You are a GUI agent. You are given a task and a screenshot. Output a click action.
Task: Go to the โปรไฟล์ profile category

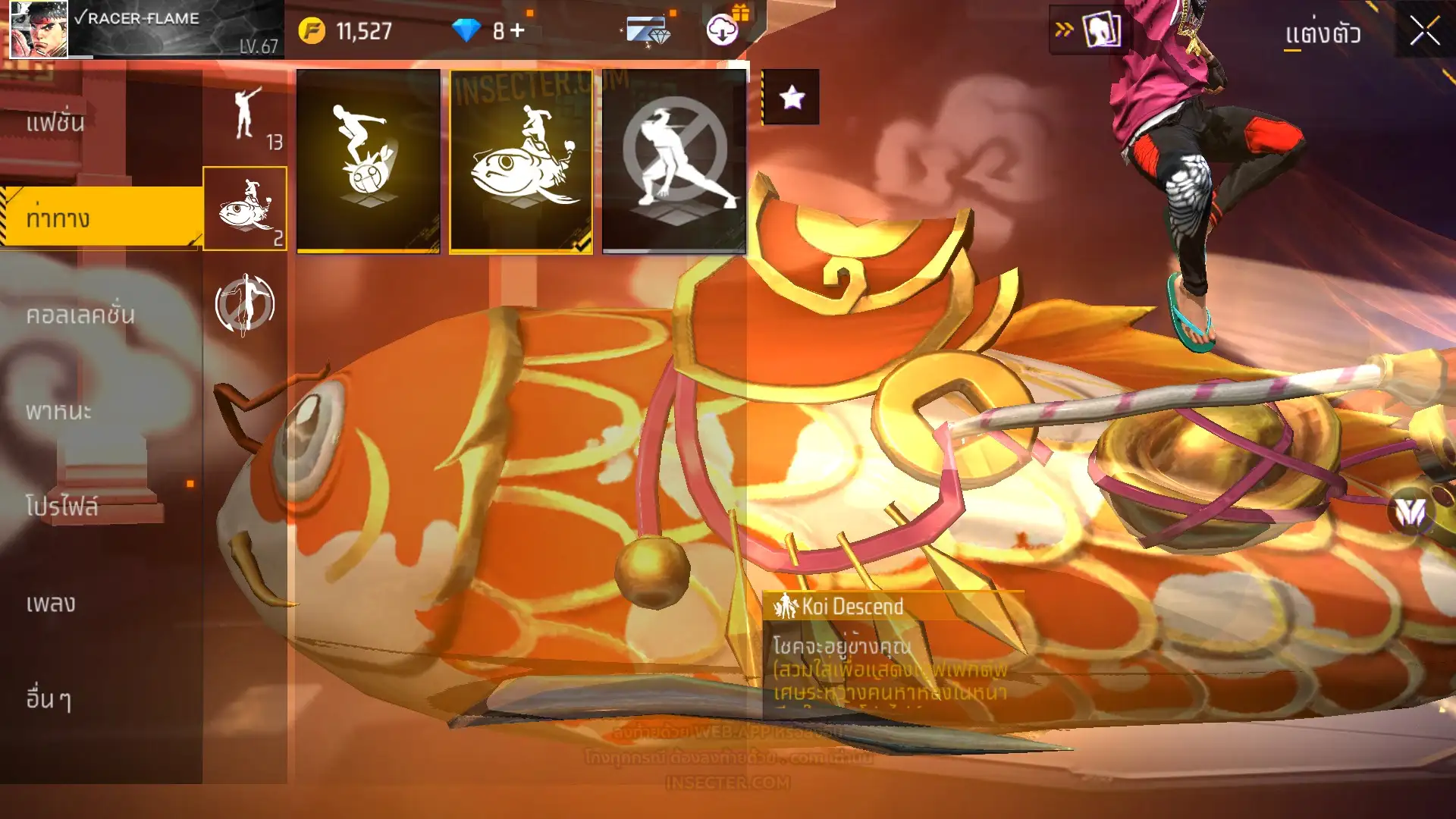tap(62, 507)
